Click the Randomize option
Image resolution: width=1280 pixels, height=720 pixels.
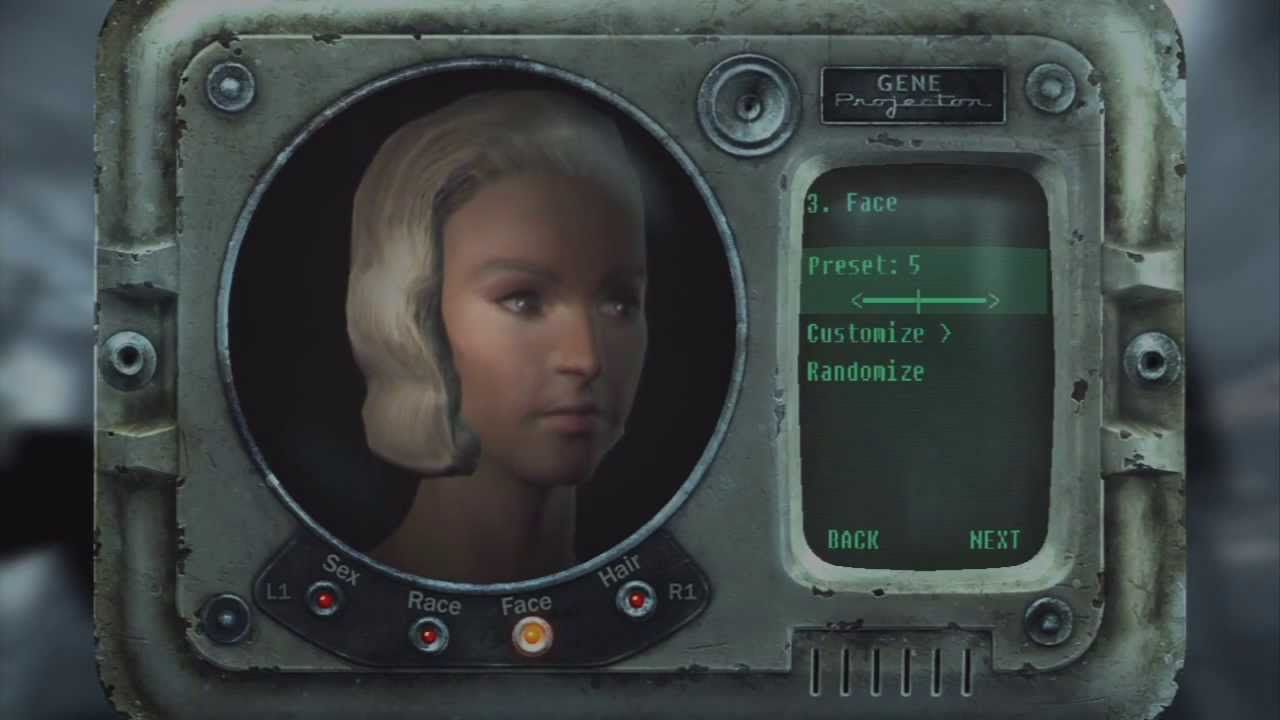(866, 373)
